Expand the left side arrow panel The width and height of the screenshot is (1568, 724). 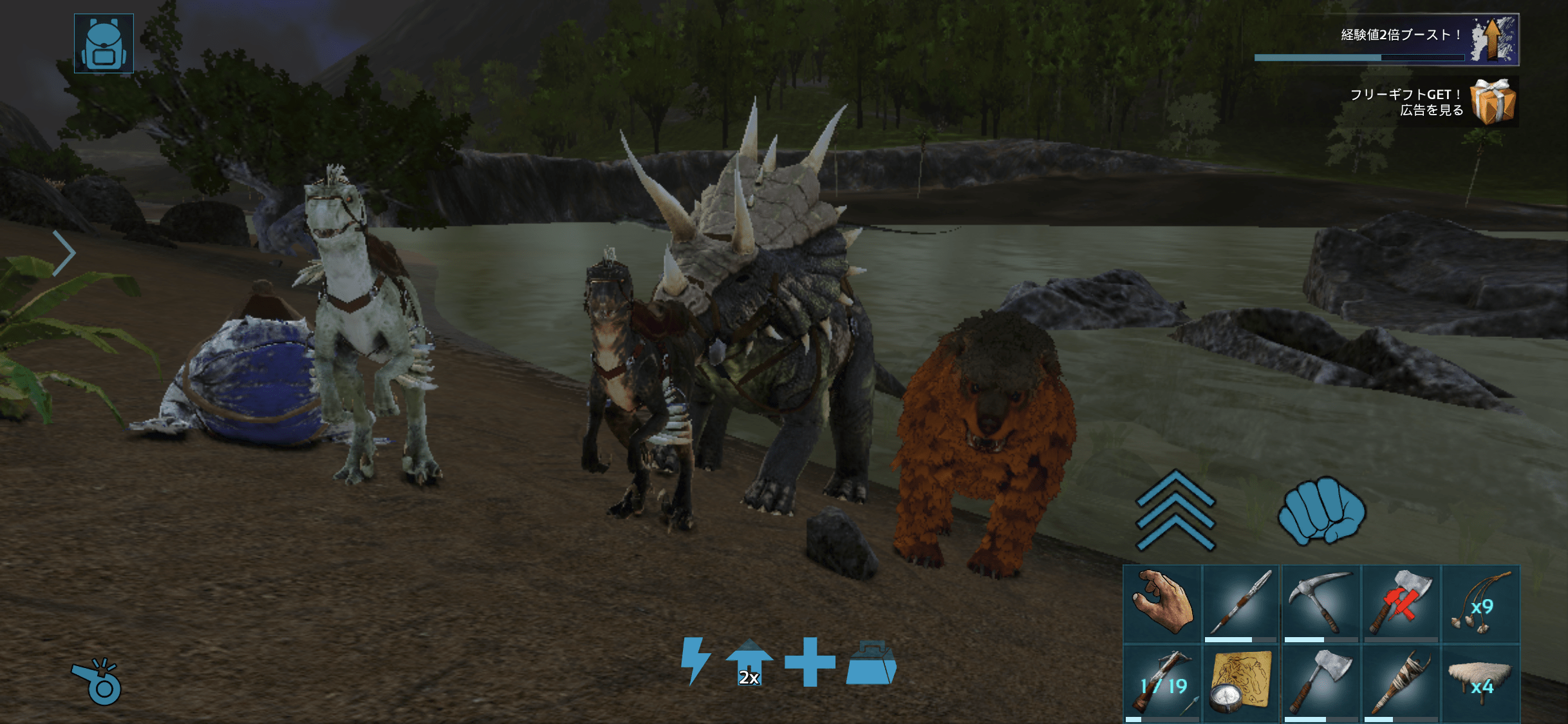point(64,253)
